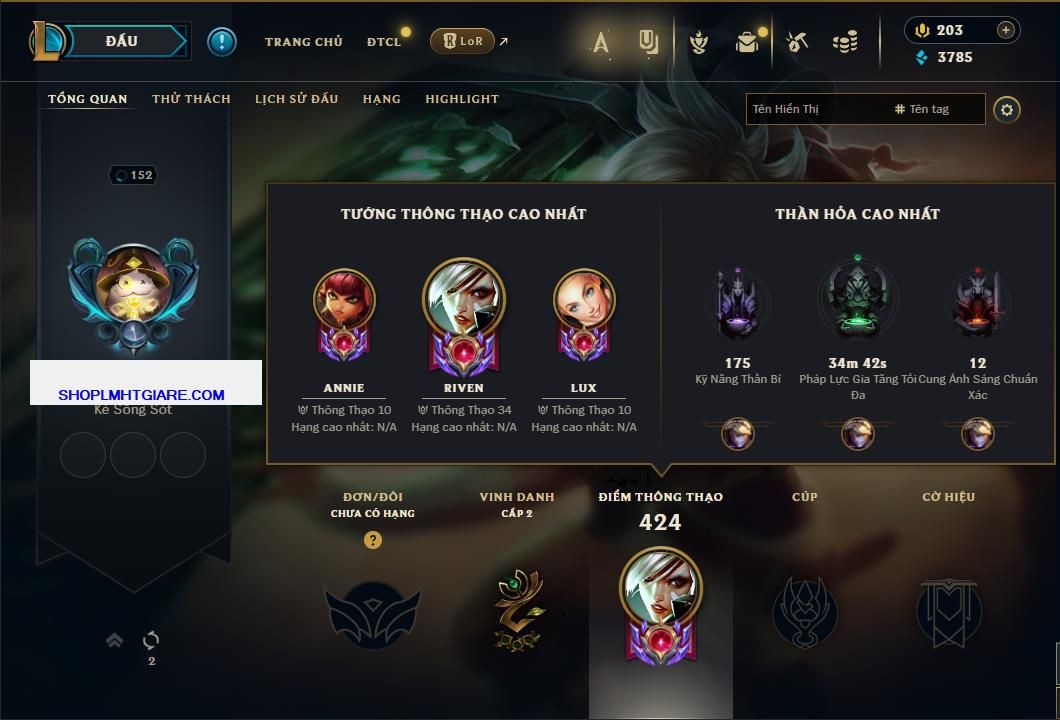Go to the ĐTCL game mode

[x=384, y=42]
